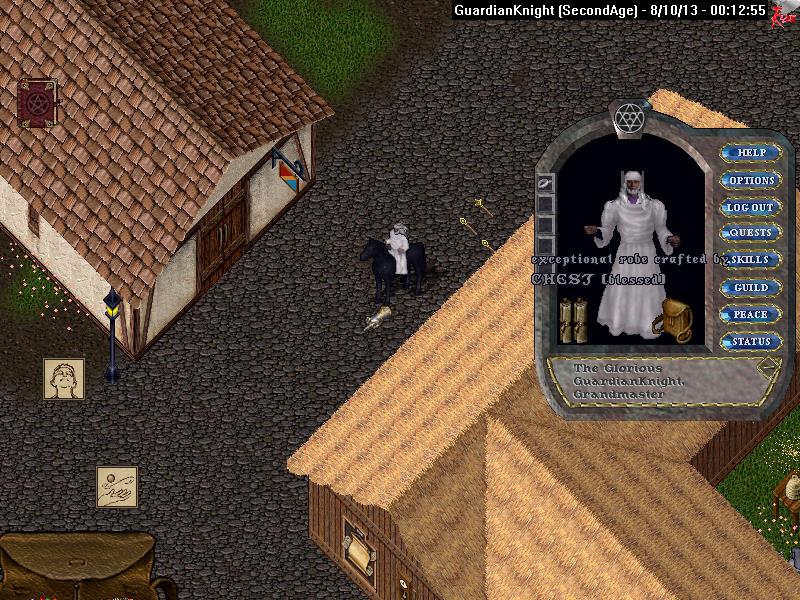Click the small scroll button beside title
The image size is (800, 600).
pyautogui.click(x=768, y=367)
